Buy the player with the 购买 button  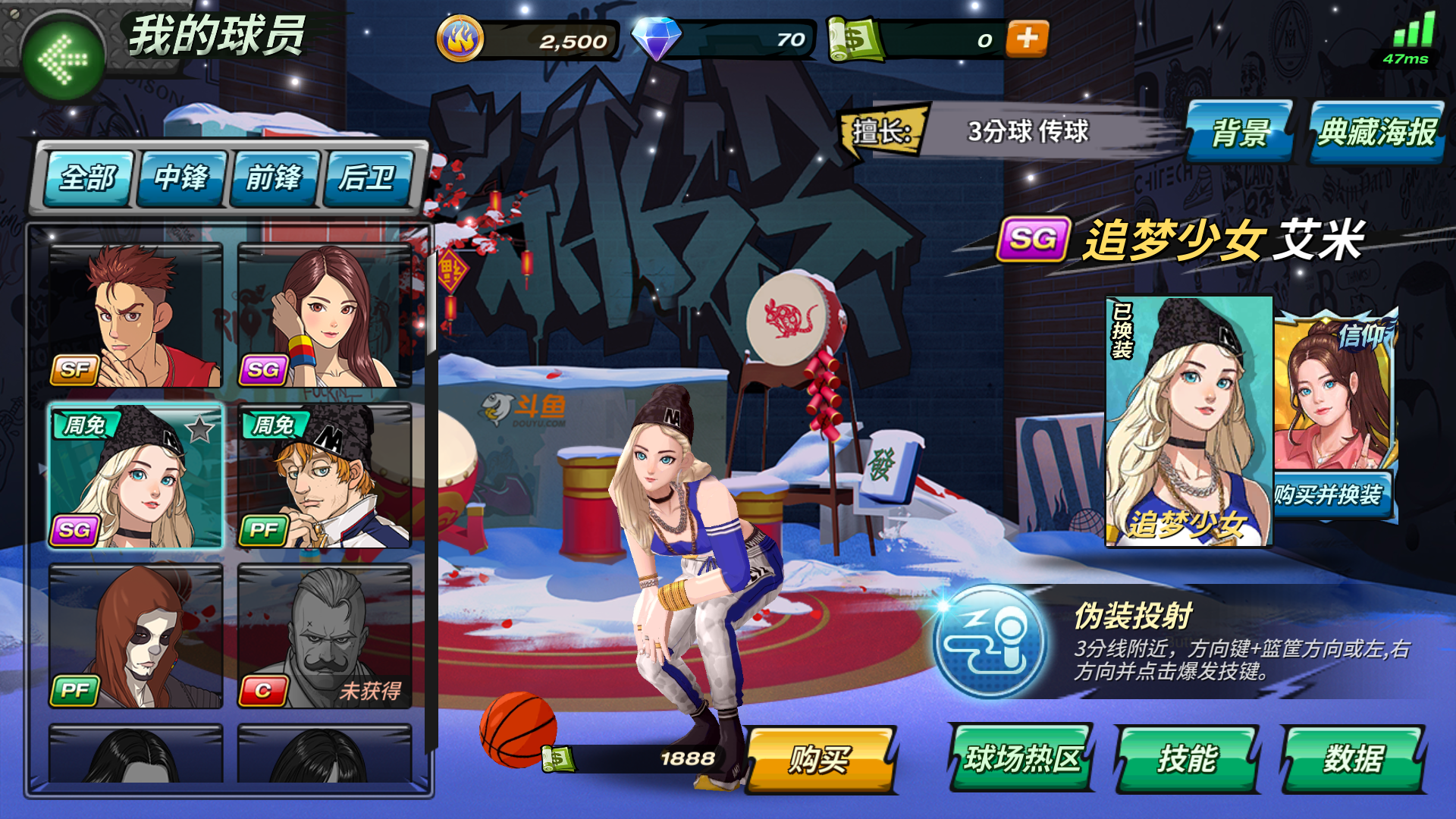pyautogui.click(x=821, y=759)
